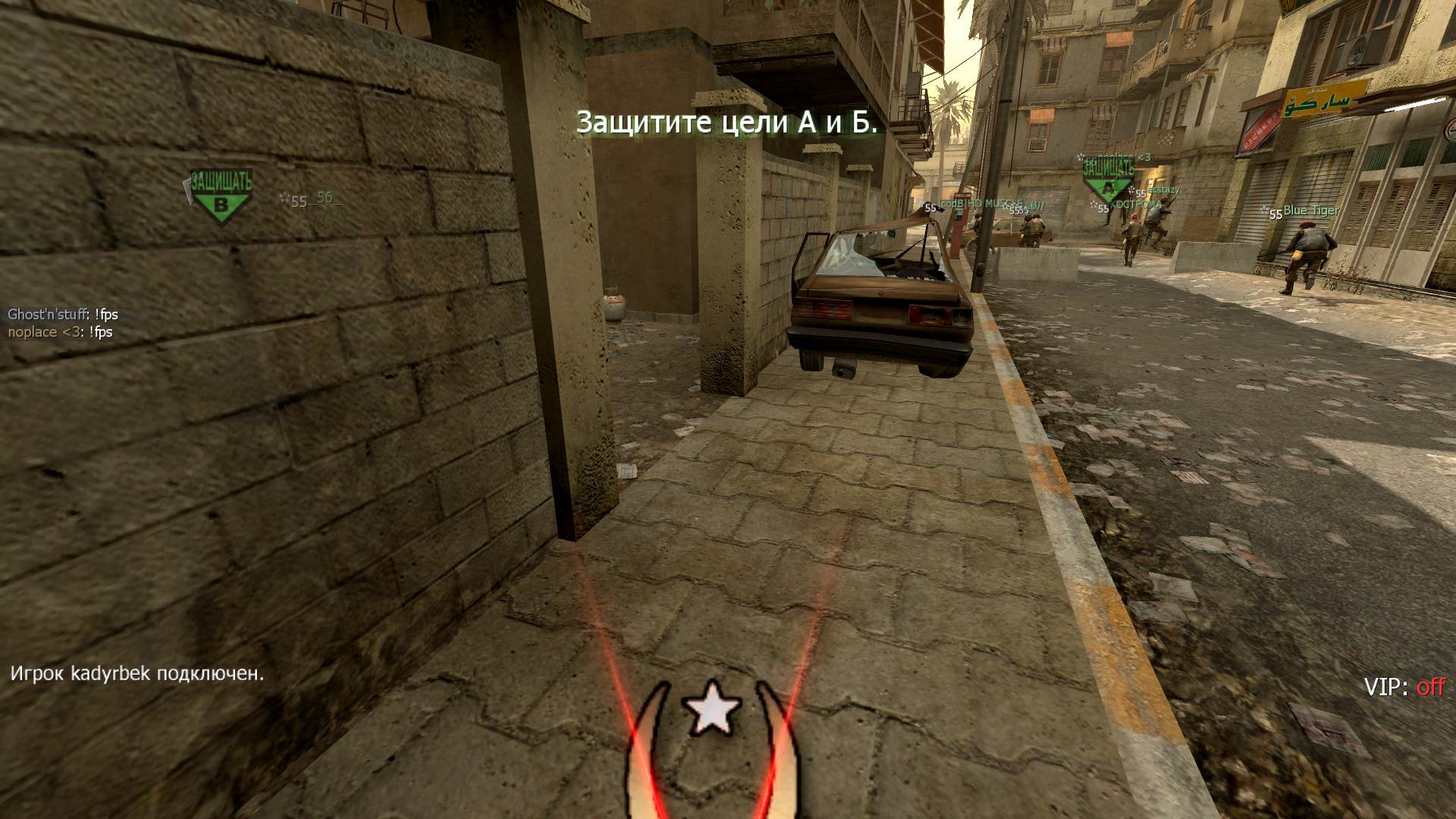Click the white star emblem icon

coord(711,708)
